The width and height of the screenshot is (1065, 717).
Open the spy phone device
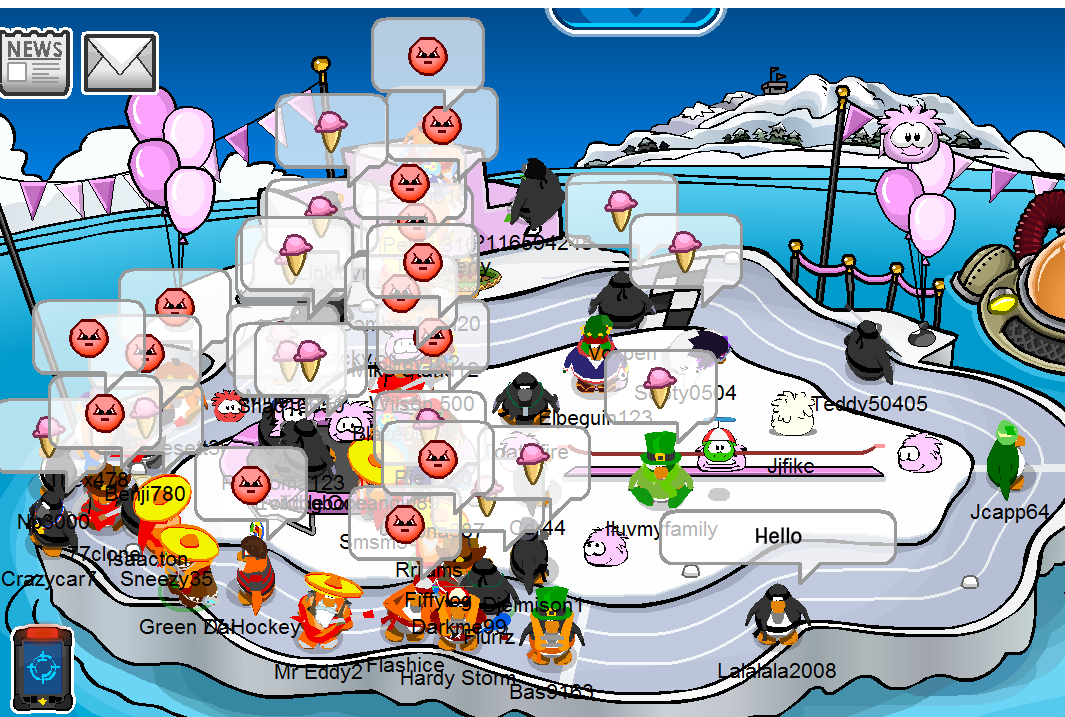coord(44,669)
